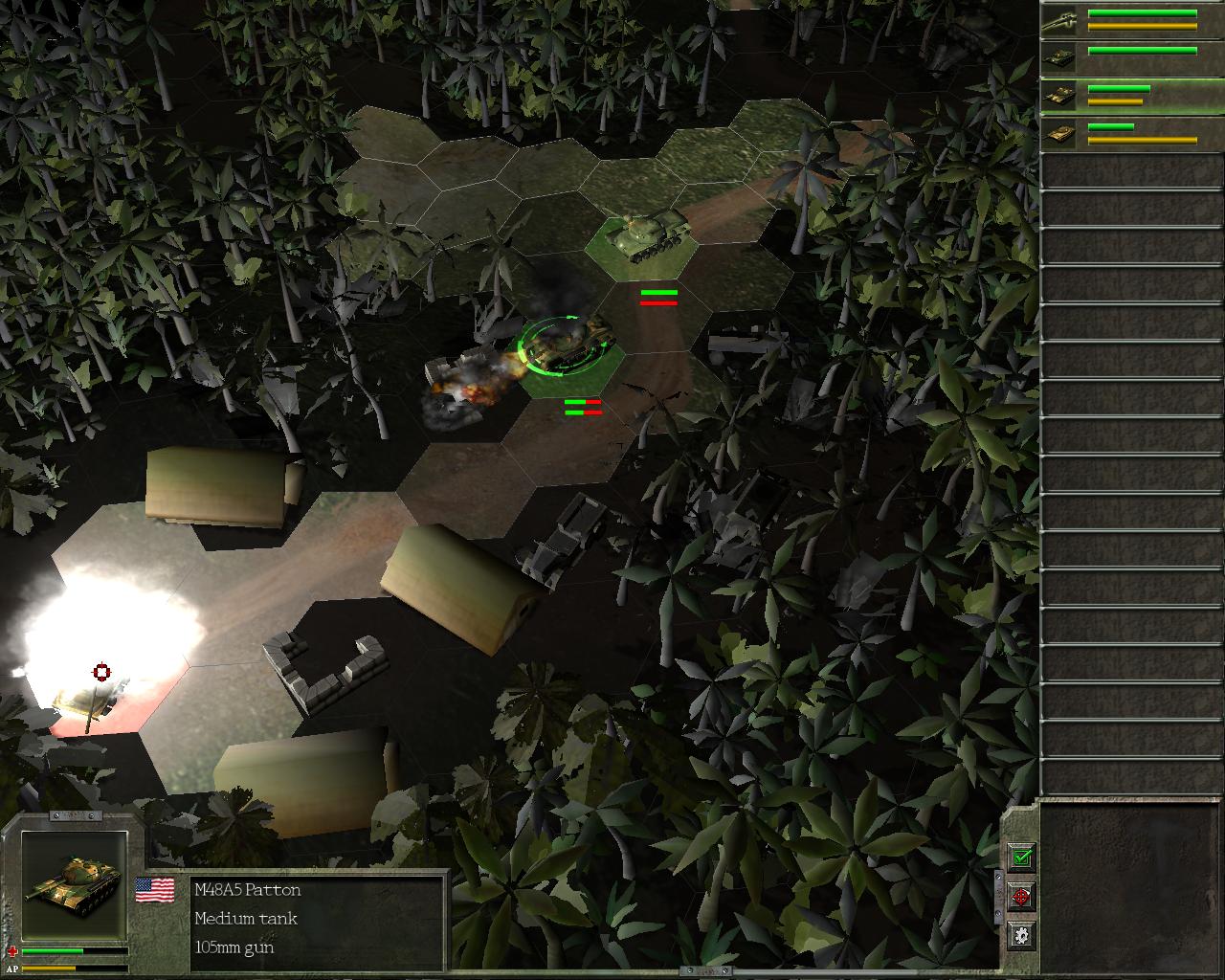Click the red cross icon next to the health bar
This screenshot has width=1225, height=980.
click(x=13, y=952)
